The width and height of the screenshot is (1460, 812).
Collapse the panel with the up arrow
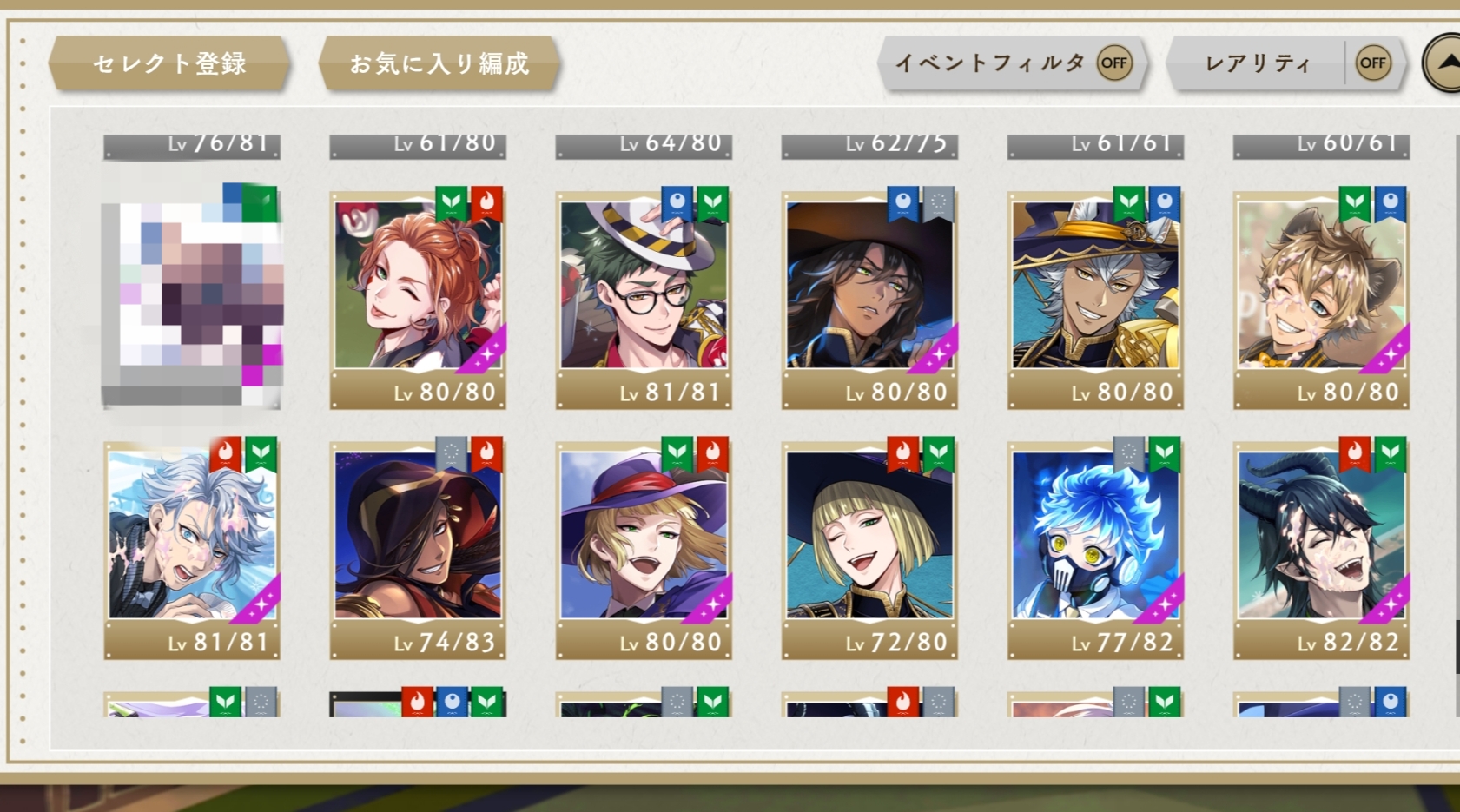click(x=1443, y=63)
